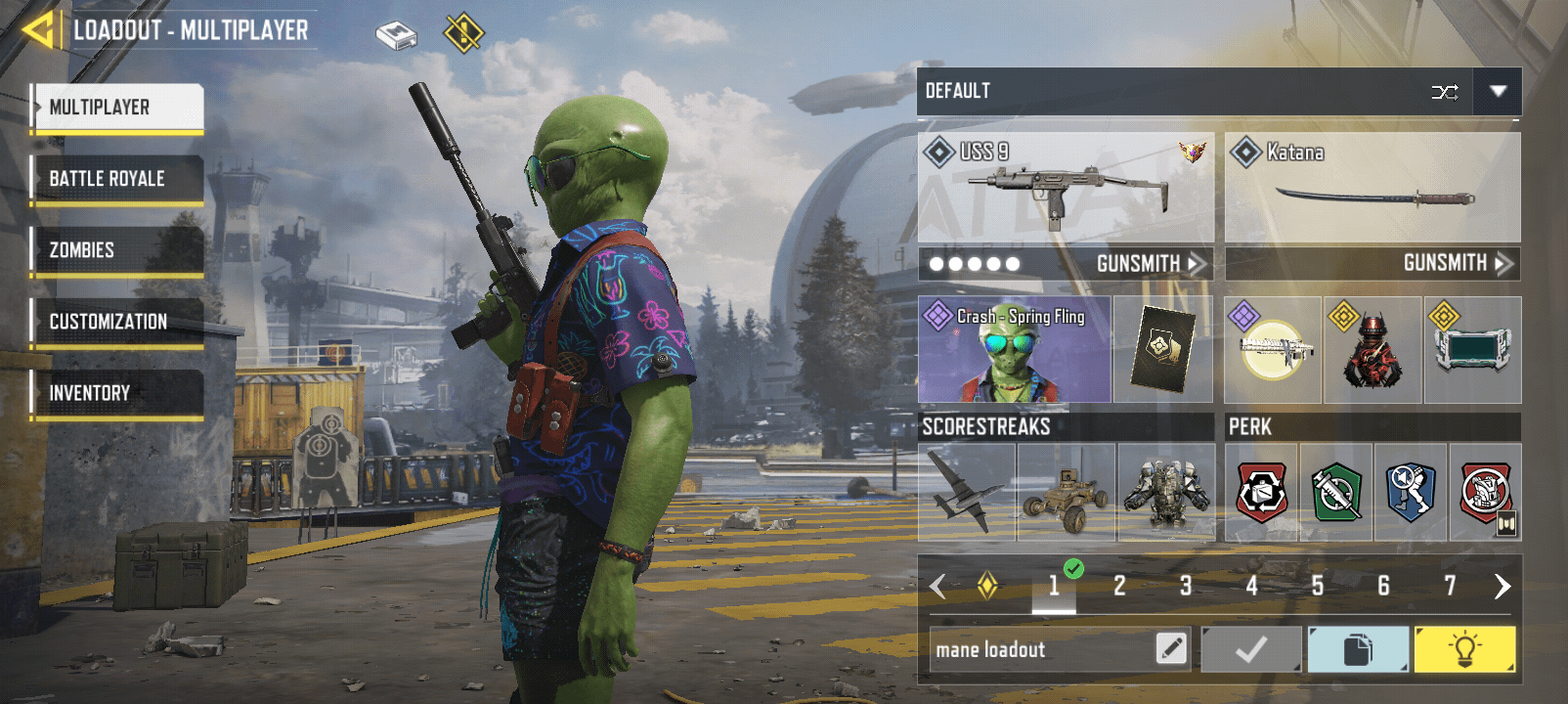Edit the mane loadout name
The width and height of the screenshot is (1568, 704).
[x=1171, y=648]
